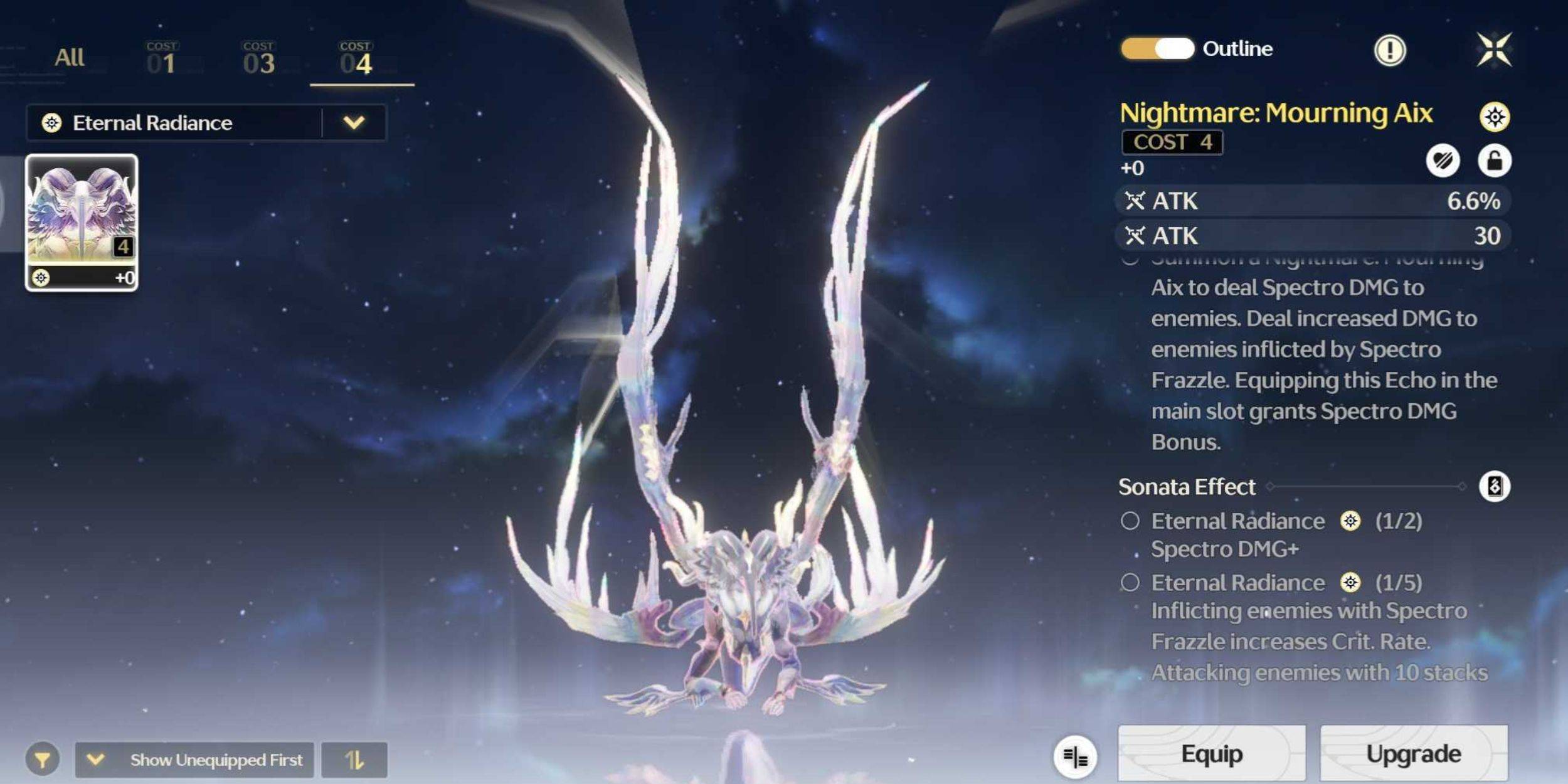The width and height of the screenshot is (1568, 784).
Task: Switch to the Cost 1 tab
Action: 162,56
